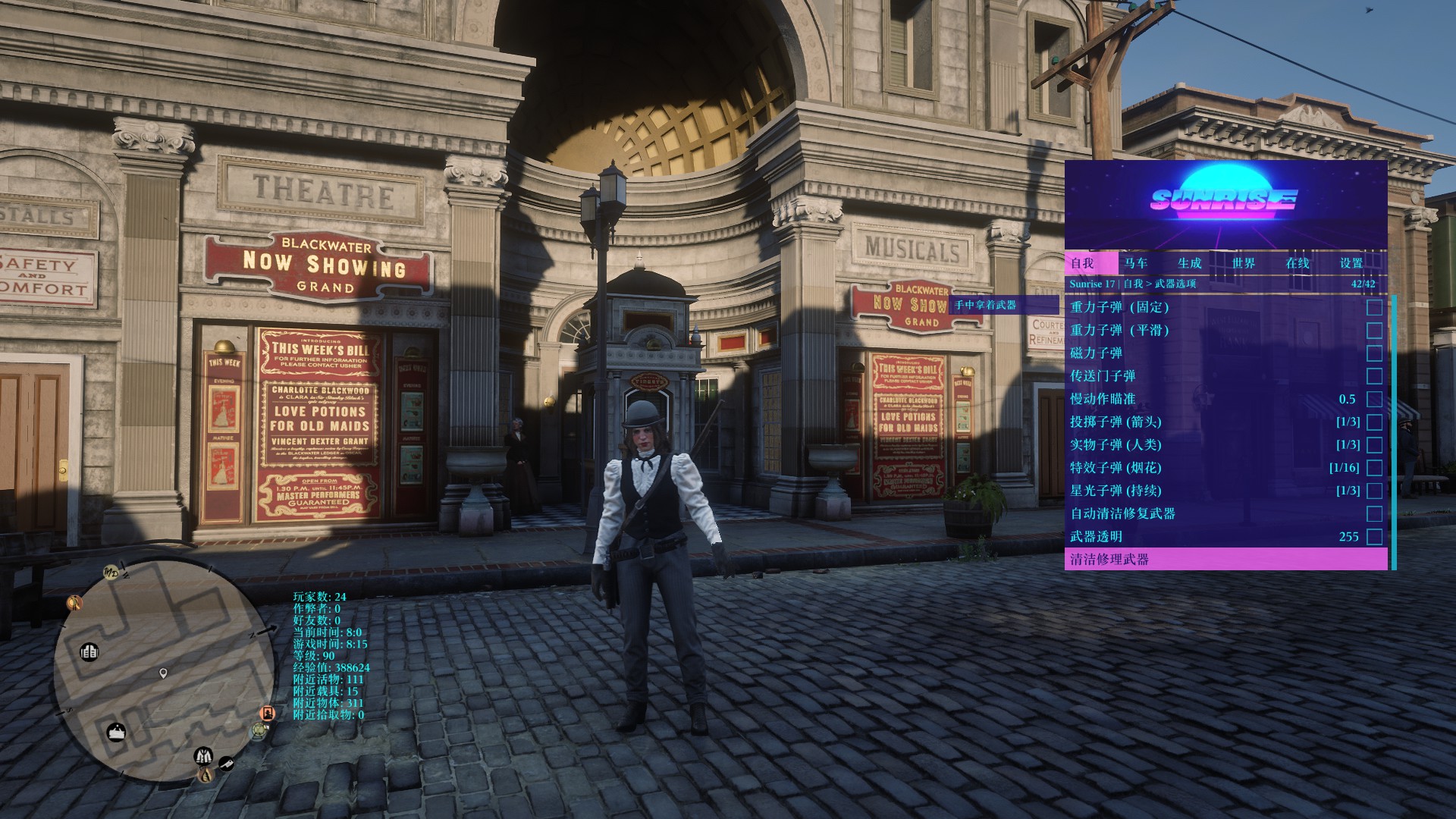Toggle 慢动作瞄准 checkbox
The width and height of the screenshot is (1456, 819).
click(1374, 399)
